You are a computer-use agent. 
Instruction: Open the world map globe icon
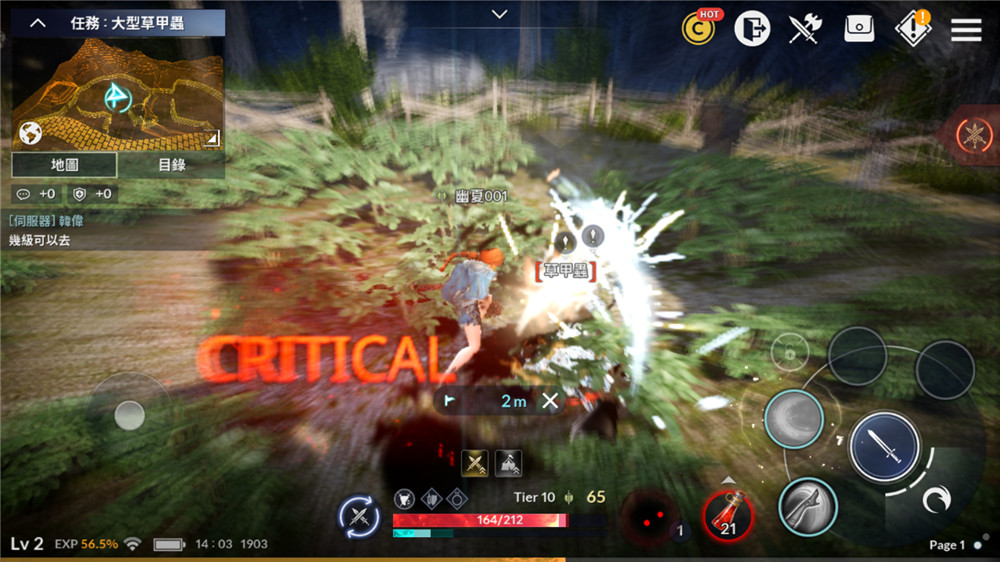(x=29, y=133)
